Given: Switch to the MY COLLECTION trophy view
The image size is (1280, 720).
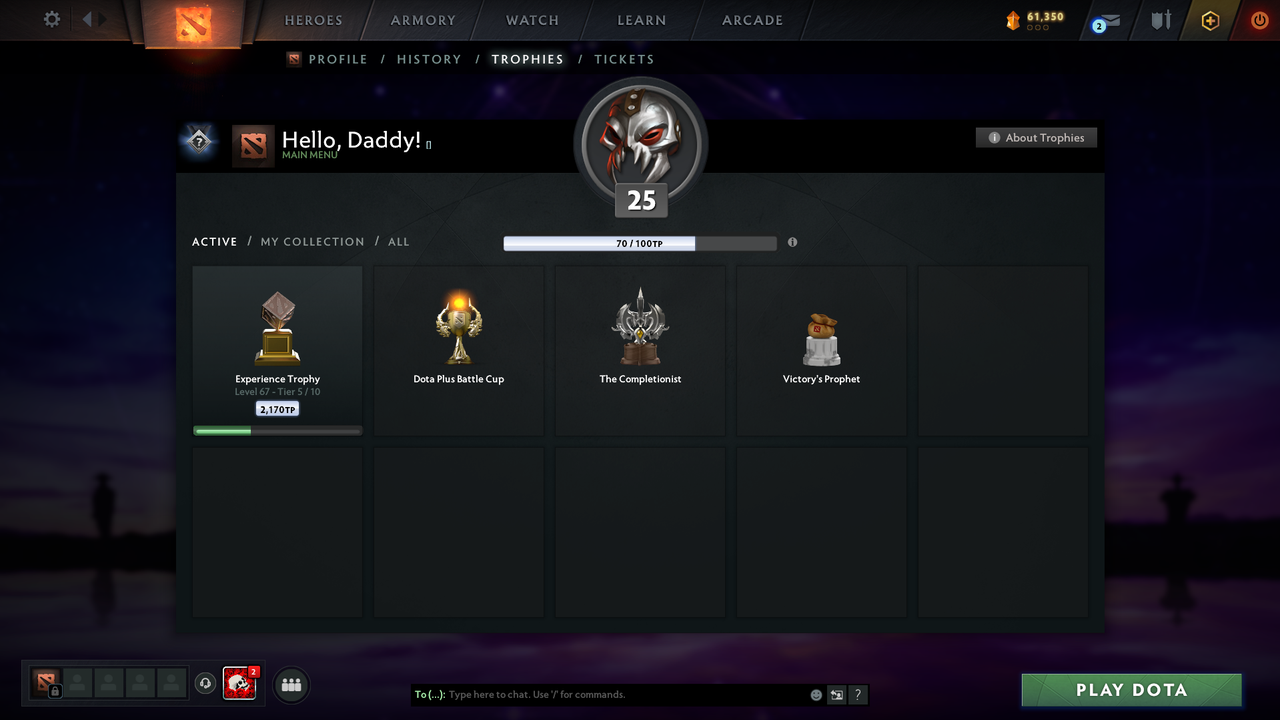Looking at the screenshot, I should click(312, 241).
